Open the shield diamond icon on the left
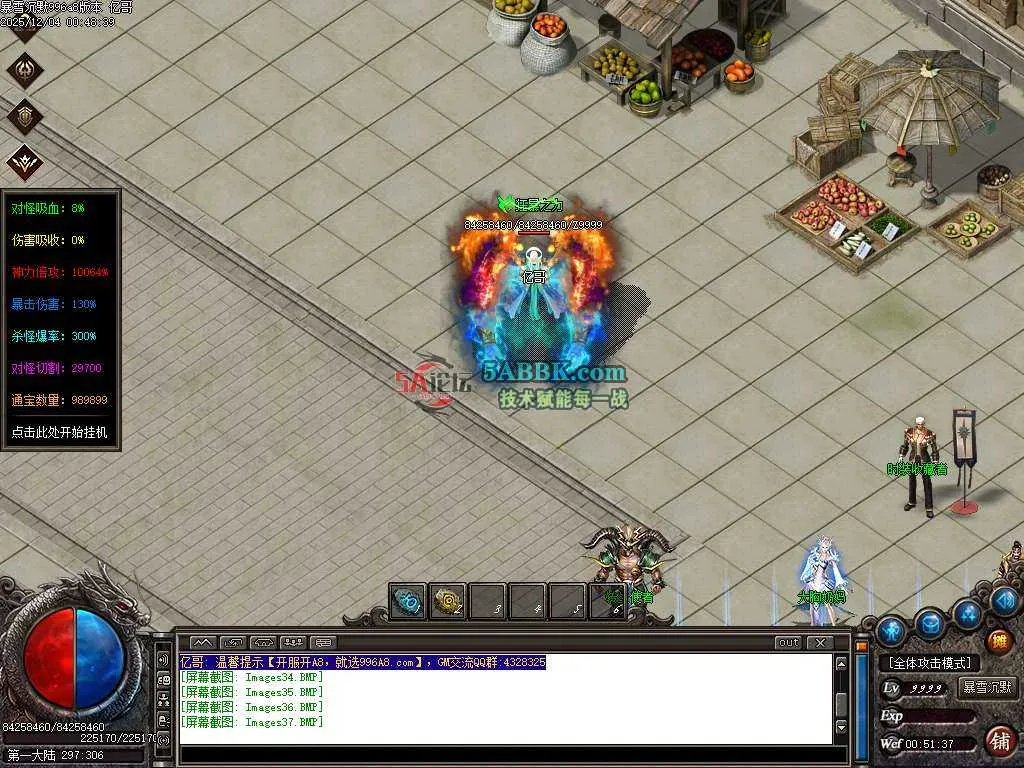The width and height of the screenshot is (1024, 768). (x=24, y=116)
